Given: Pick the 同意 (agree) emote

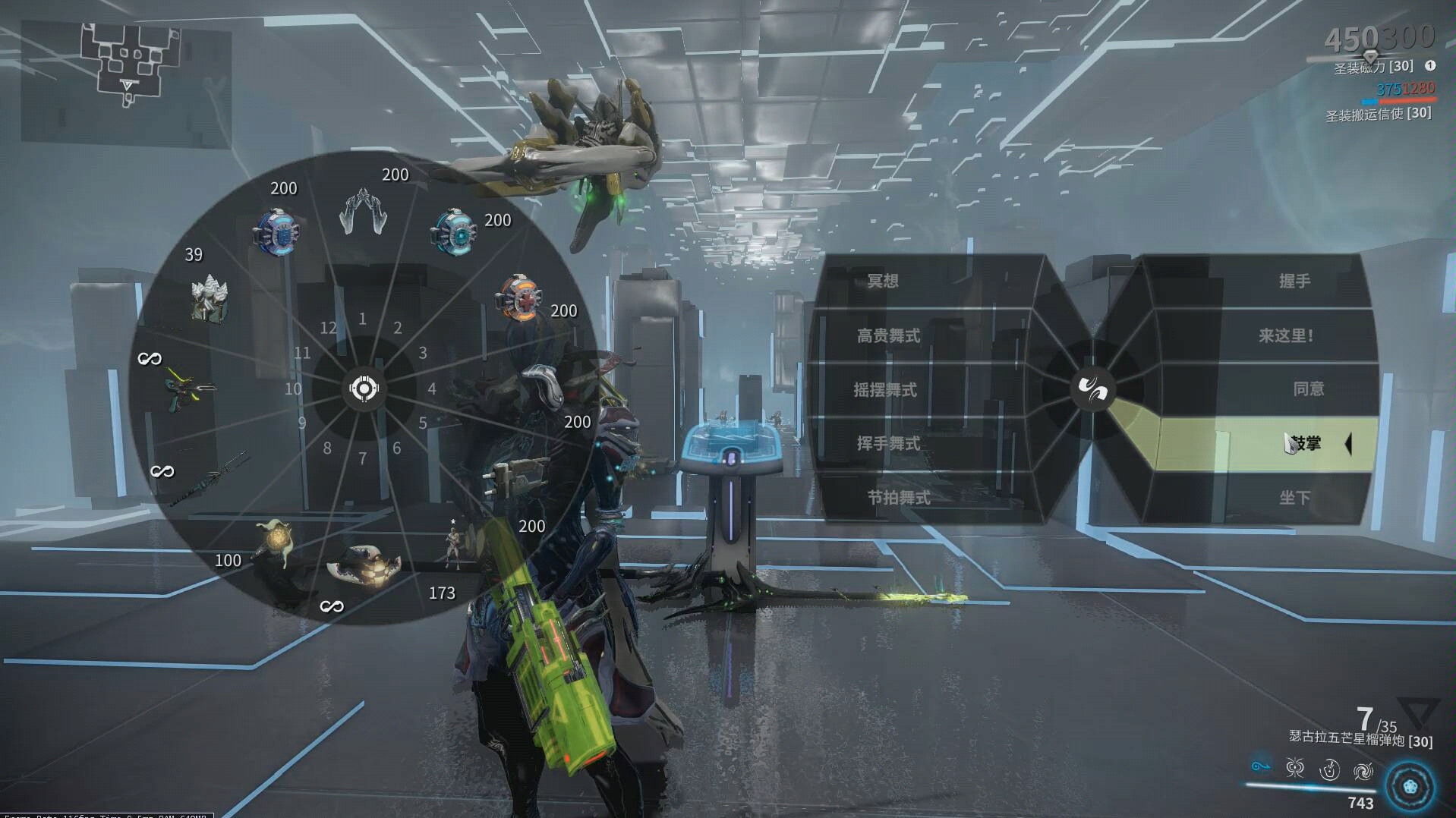Looking at the screenshot, I should 1308,389.
